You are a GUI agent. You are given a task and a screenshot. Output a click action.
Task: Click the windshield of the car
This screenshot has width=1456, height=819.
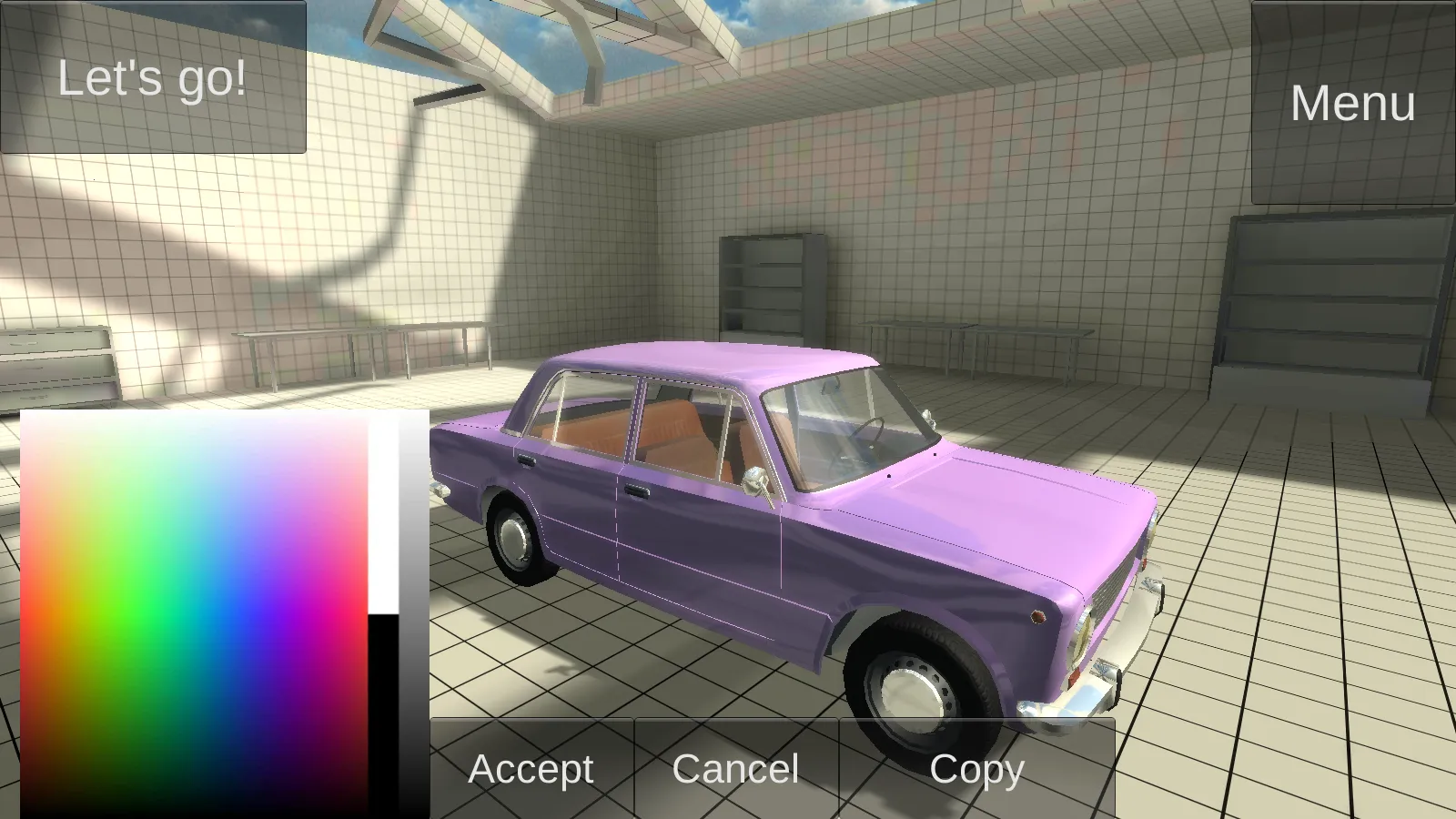coord(846,428)
